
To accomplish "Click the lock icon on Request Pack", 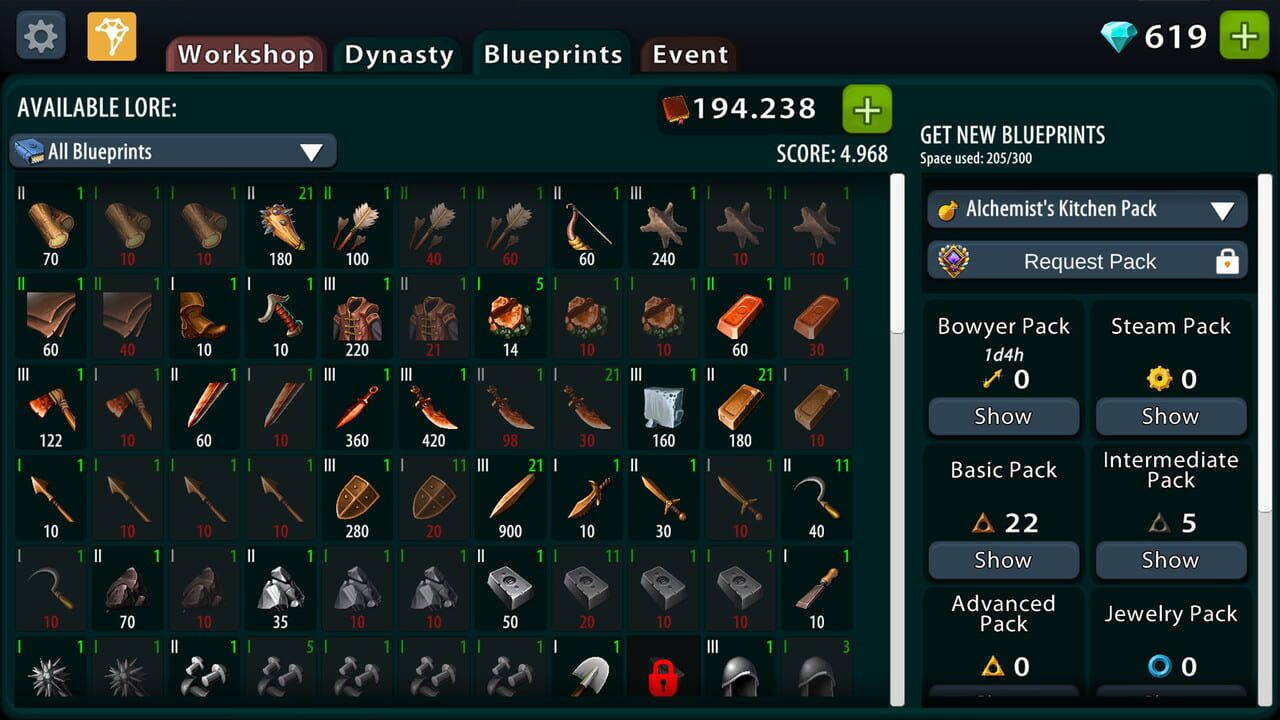I will pyautogui.click(x=1227, y=261).
